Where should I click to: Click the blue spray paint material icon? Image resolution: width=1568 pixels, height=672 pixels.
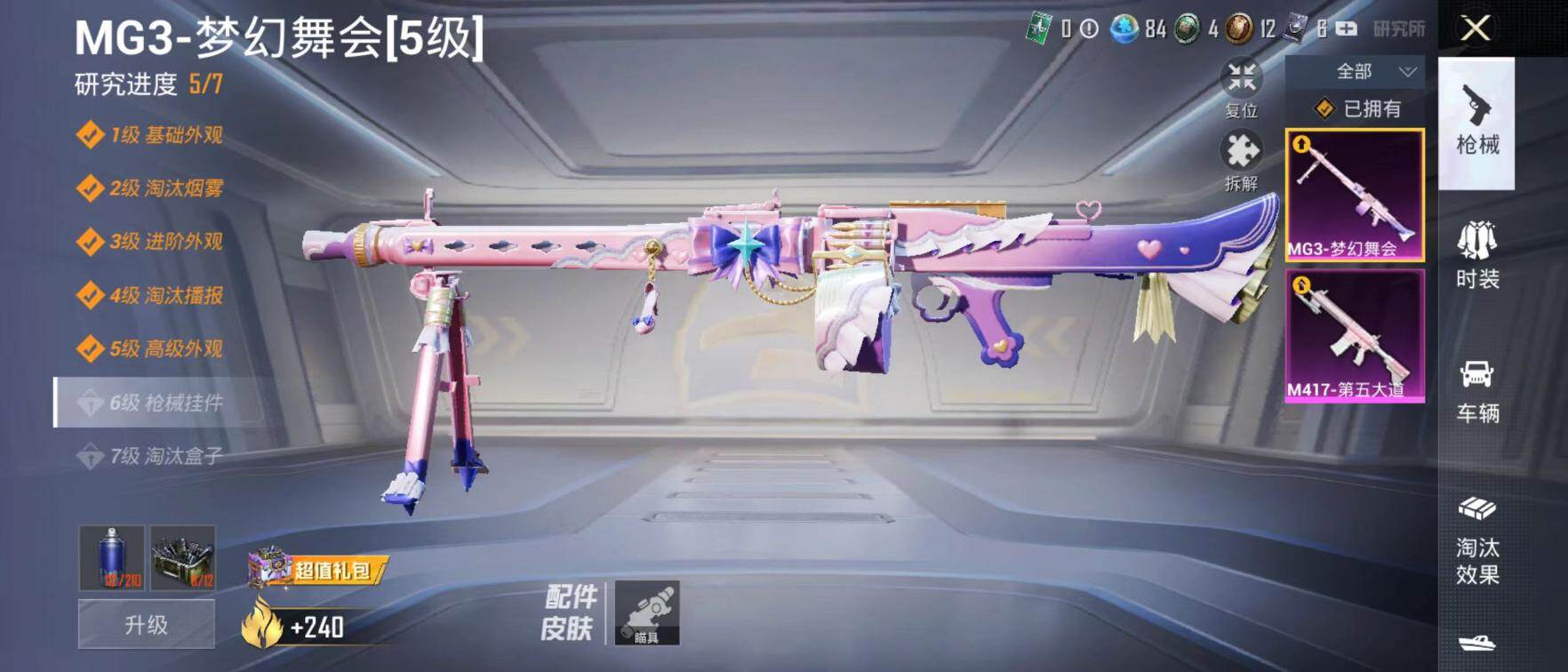click(x=112, y=558)
